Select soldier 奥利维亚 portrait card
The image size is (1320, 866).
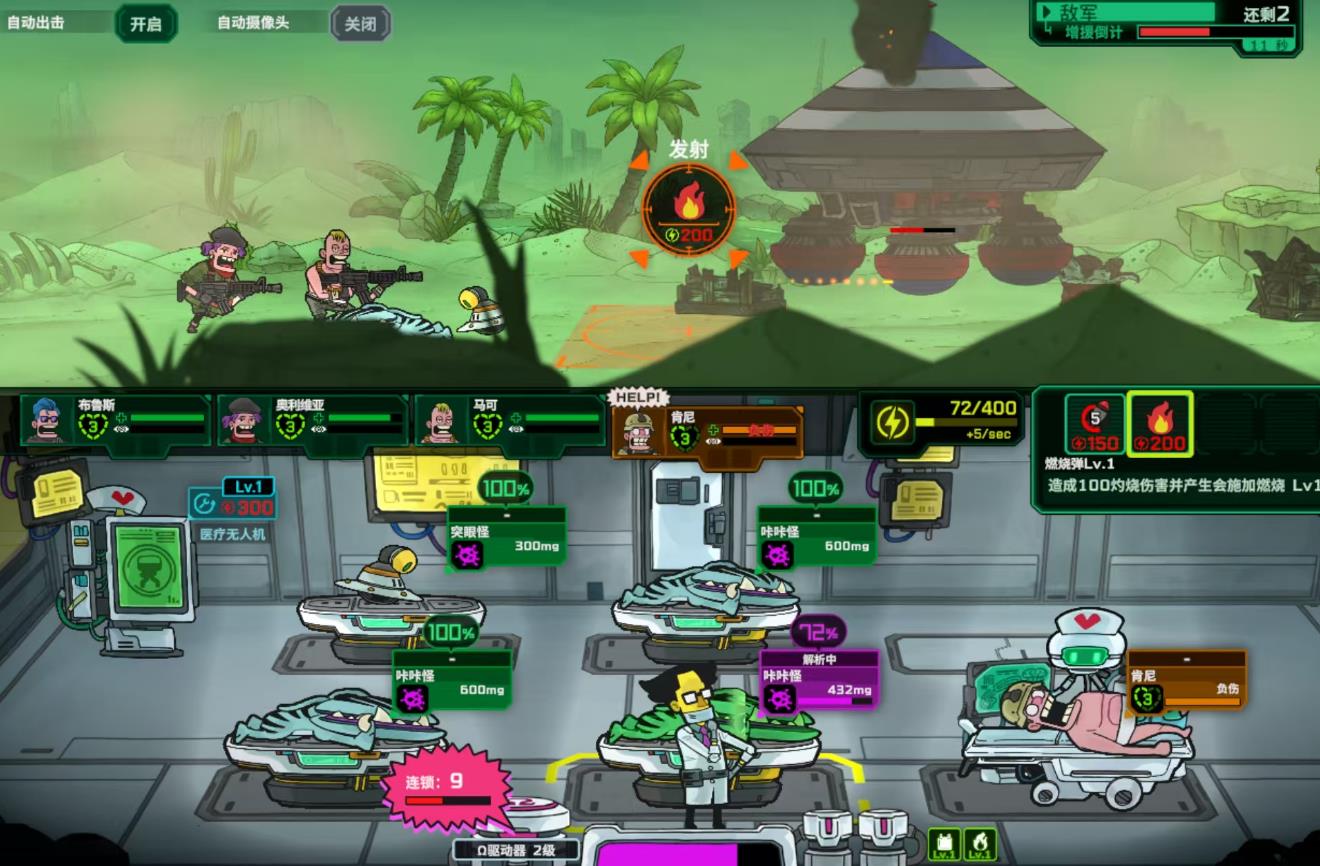[312, 420]
